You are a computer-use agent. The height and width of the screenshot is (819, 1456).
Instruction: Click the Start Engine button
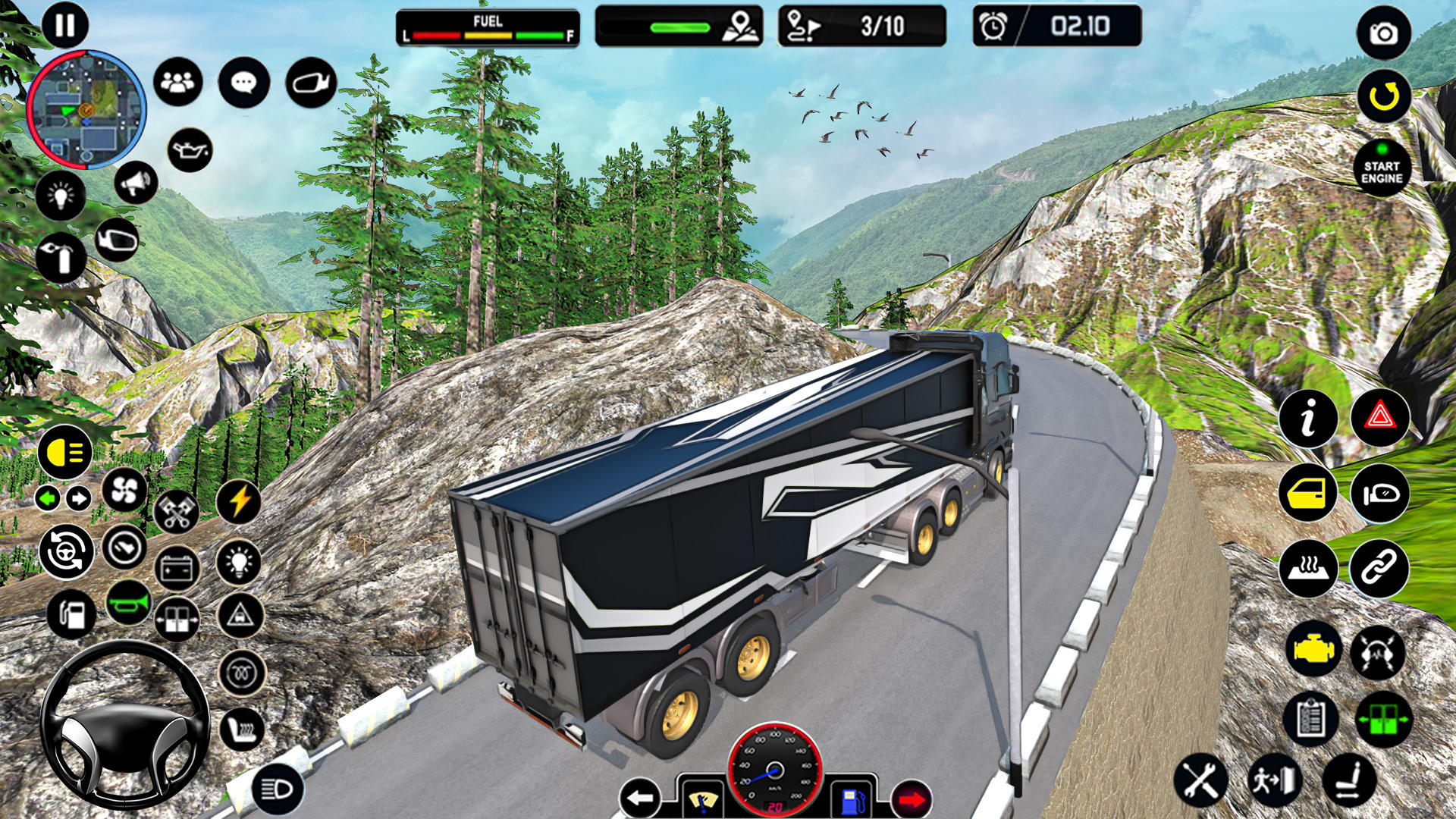(1382, 170)
